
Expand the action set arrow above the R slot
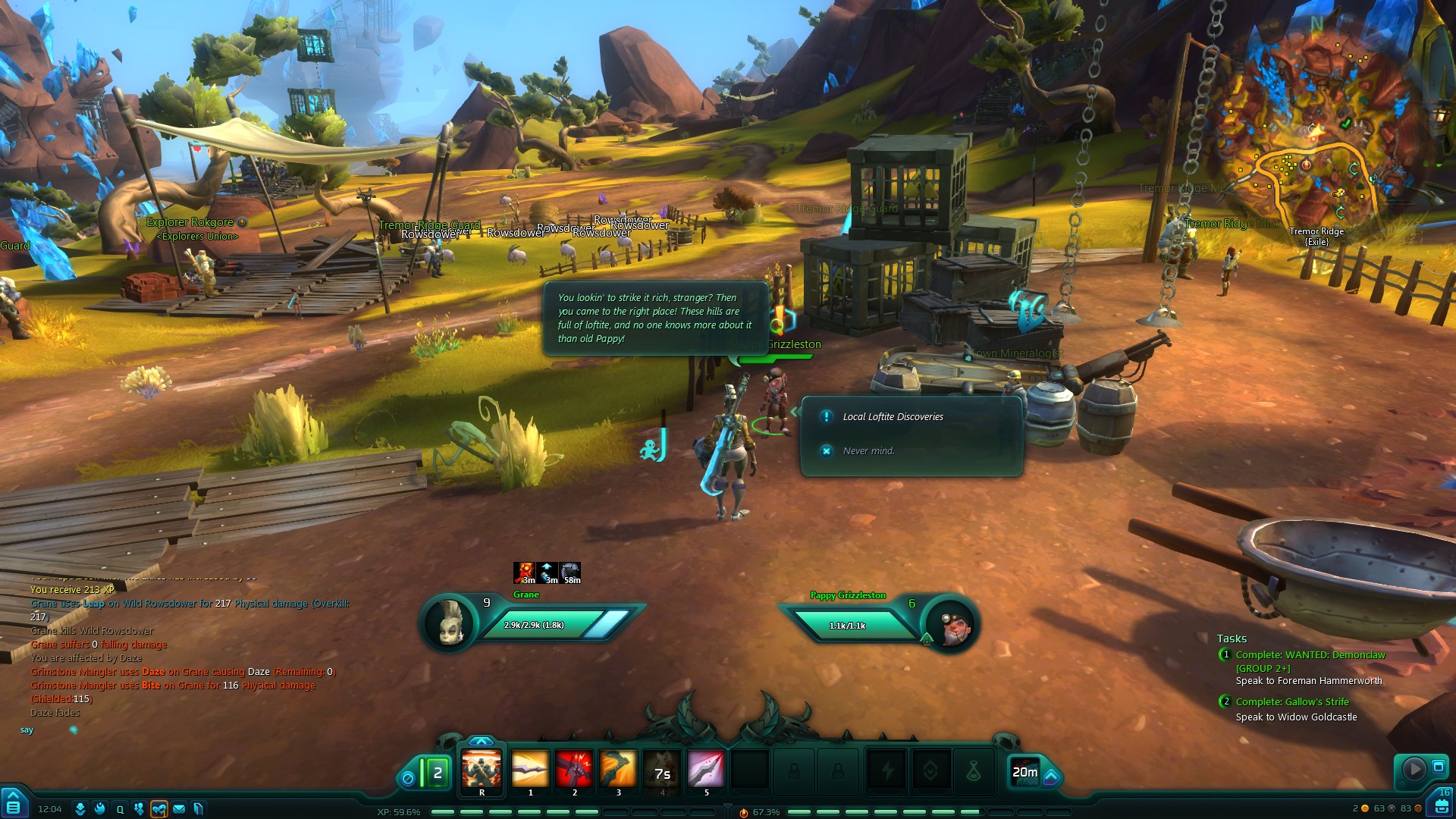482,741
